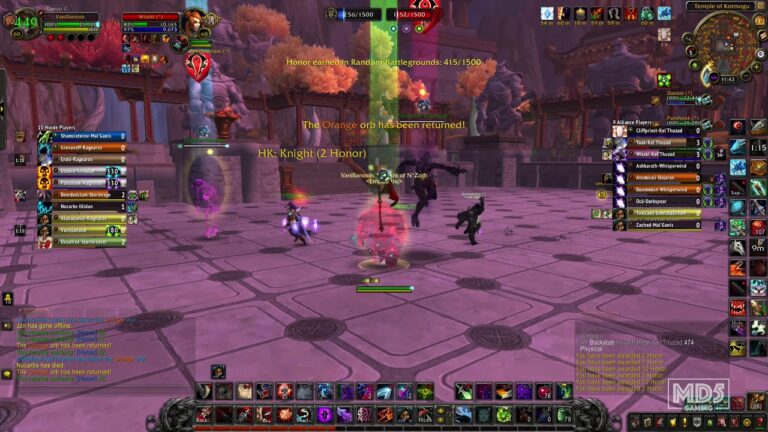Click the red-orb cooldown icon beside Alliance frames

[738, 128]
